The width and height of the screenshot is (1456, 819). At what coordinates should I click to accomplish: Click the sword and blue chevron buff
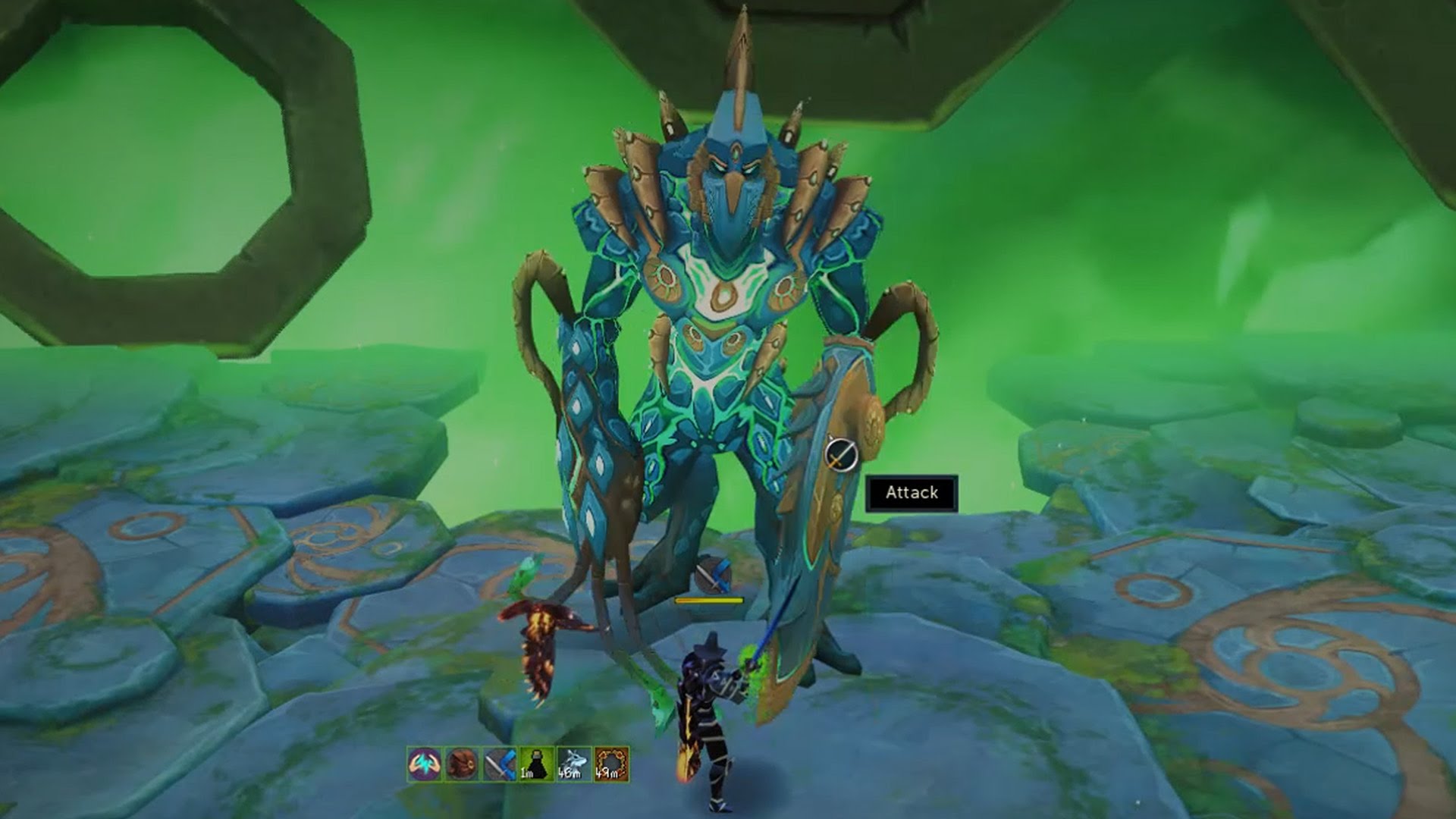click(x=499, y=764)
